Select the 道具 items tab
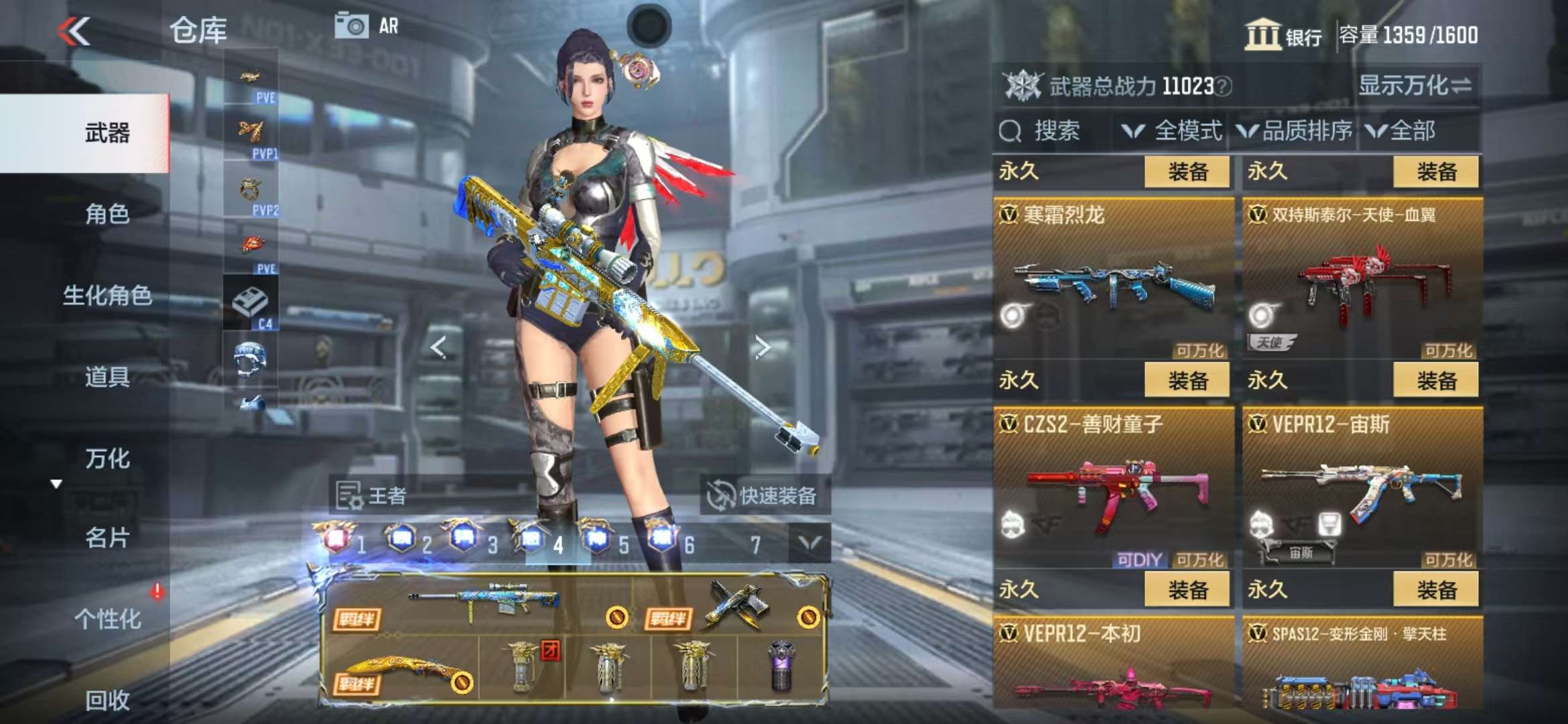Image resolution: width=1568 pixels, height=724 pixels. tap(107, 377)
